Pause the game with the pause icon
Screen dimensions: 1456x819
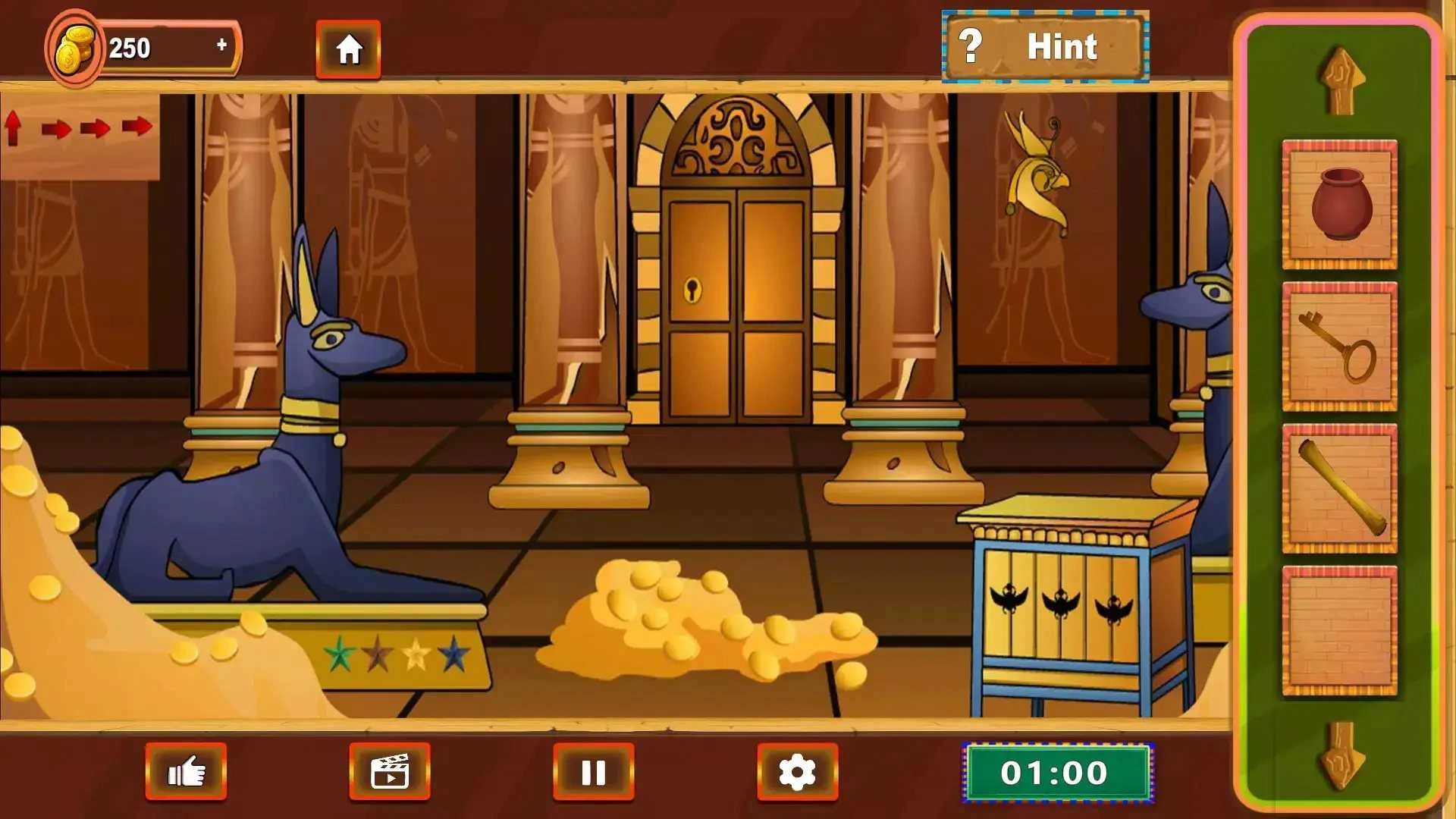point(594,770)
